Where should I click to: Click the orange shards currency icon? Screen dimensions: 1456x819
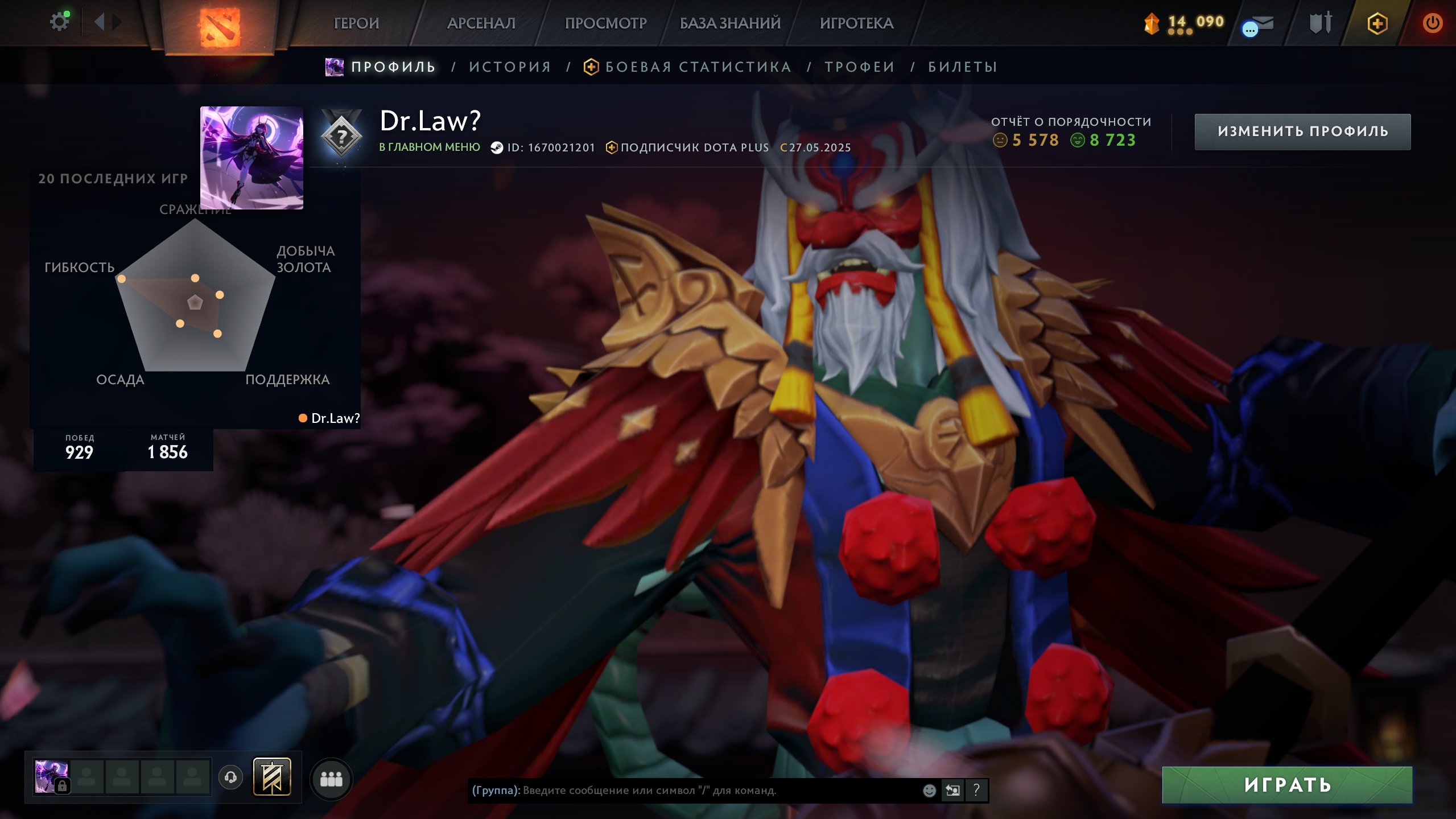tap(1153, 23)
